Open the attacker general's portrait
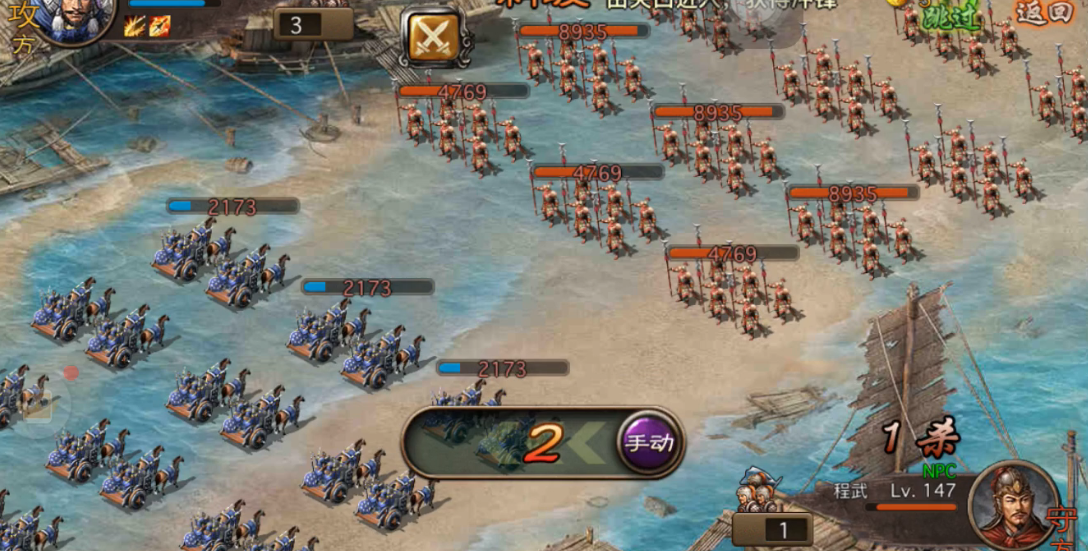The image size is (1088, 551). [x=80, y=18]
